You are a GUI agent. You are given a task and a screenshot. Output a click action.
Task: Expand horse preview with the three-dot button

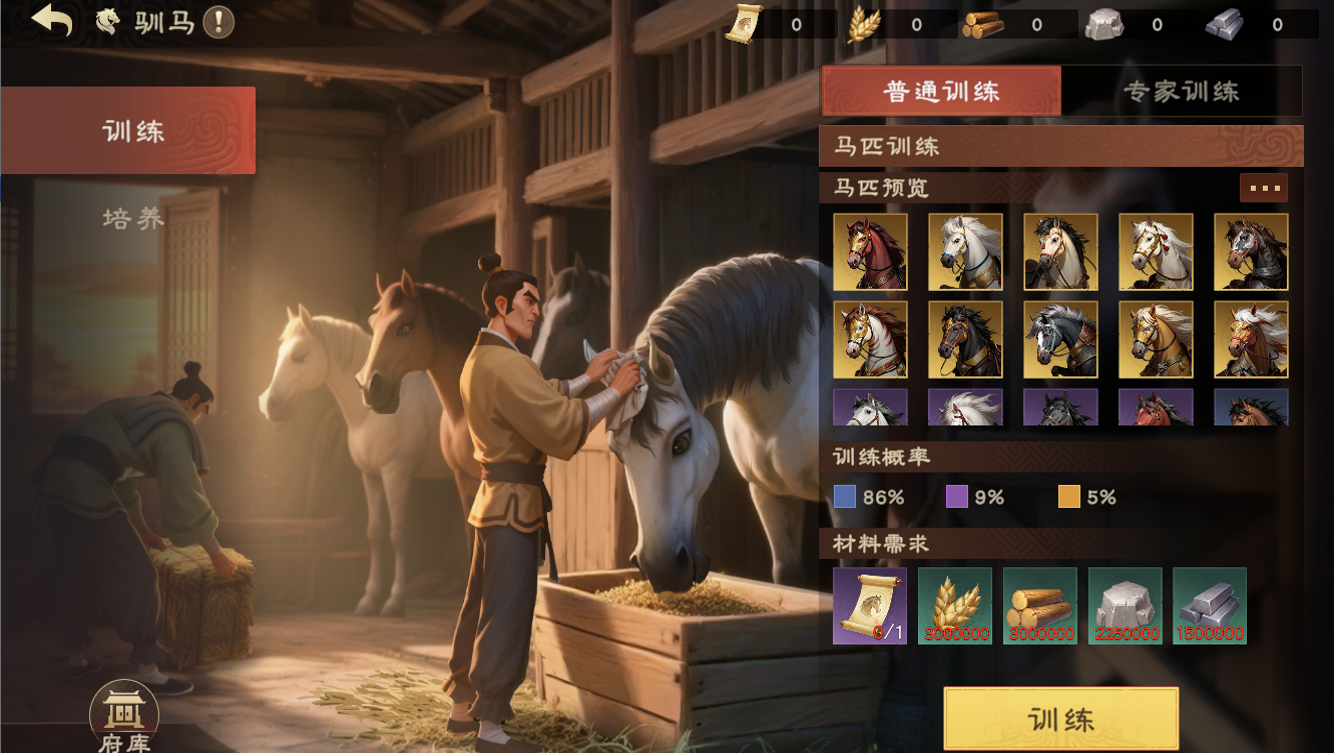(1263, 188)
